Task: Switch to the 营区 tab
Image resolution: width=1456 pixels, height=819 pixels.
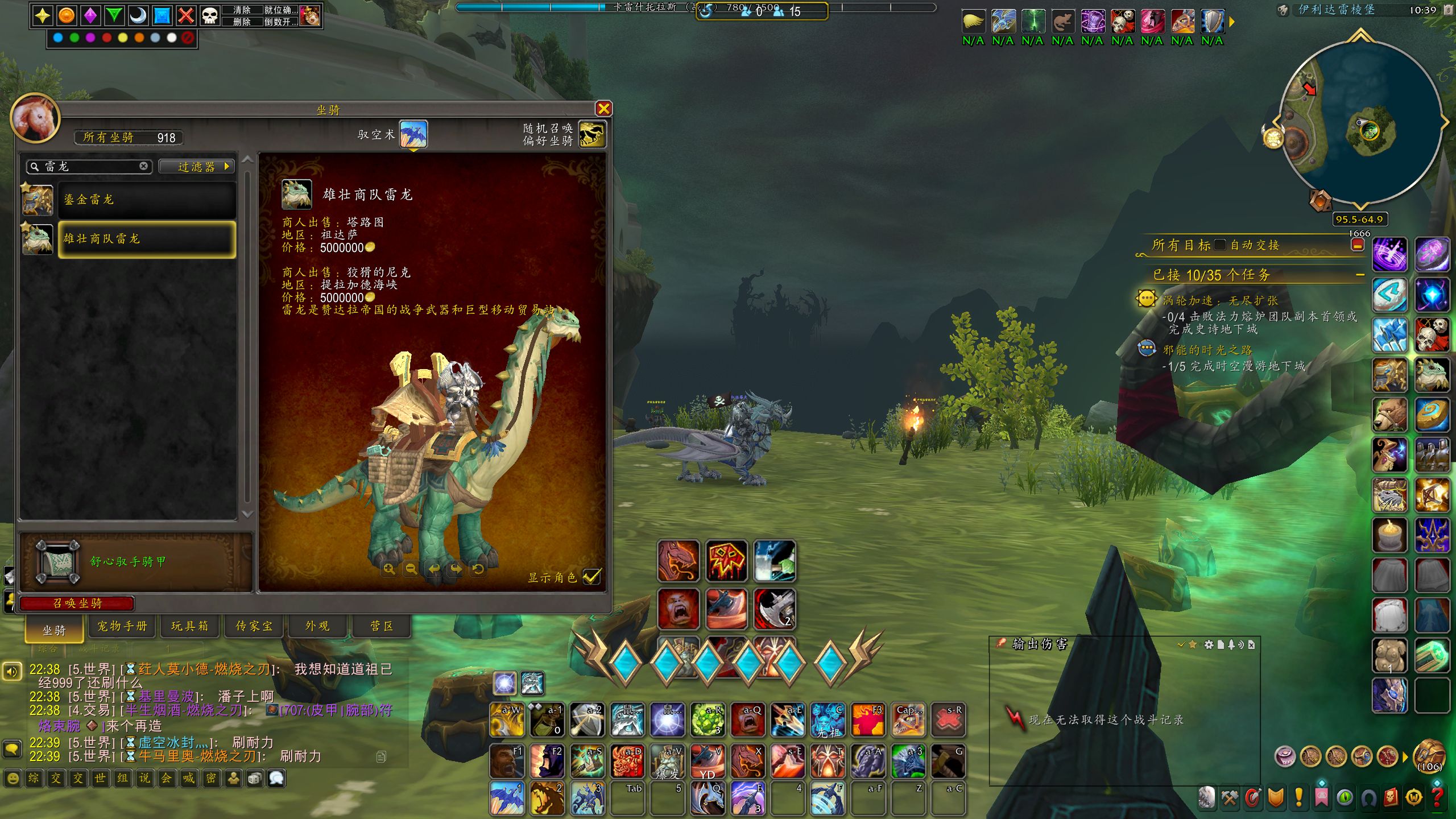Action: [382, 626]
